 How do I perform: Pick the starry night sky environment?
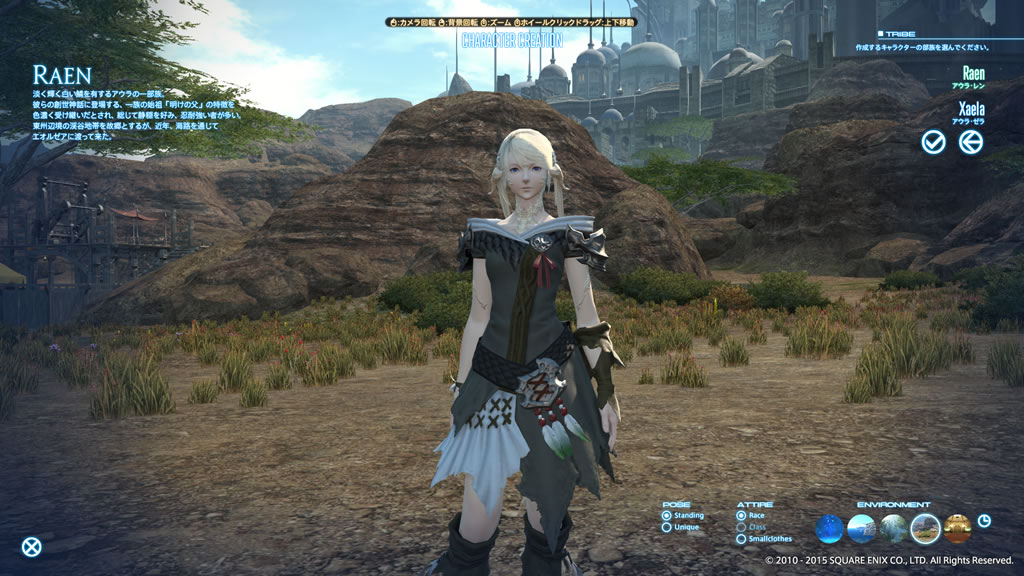829,528
